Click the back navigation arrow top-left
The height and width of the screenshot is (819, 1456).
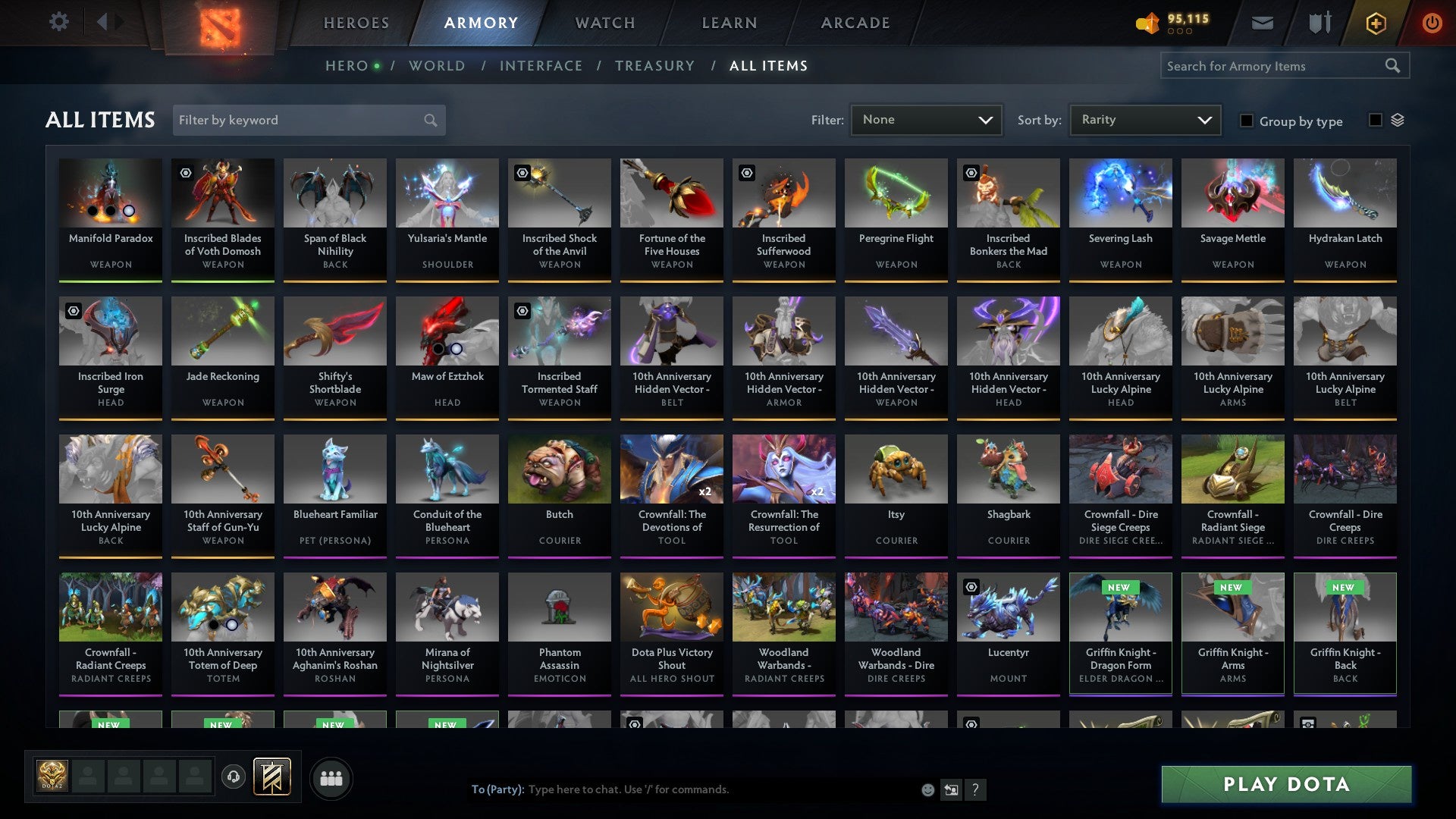103,22
